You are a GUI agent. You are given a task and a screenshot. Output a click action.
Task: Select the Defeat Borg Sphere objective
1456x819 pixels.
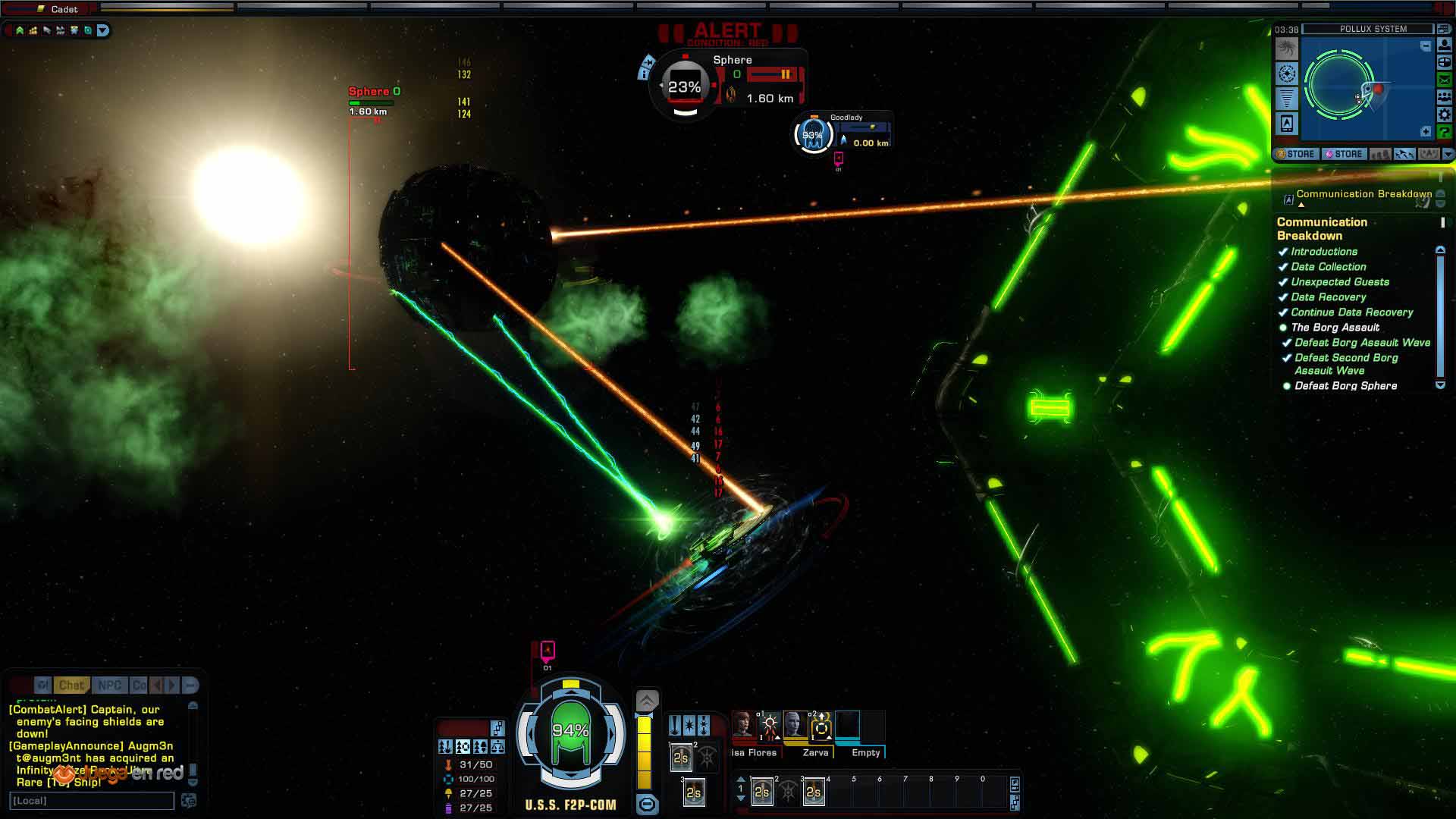[x=1345, y=386]
